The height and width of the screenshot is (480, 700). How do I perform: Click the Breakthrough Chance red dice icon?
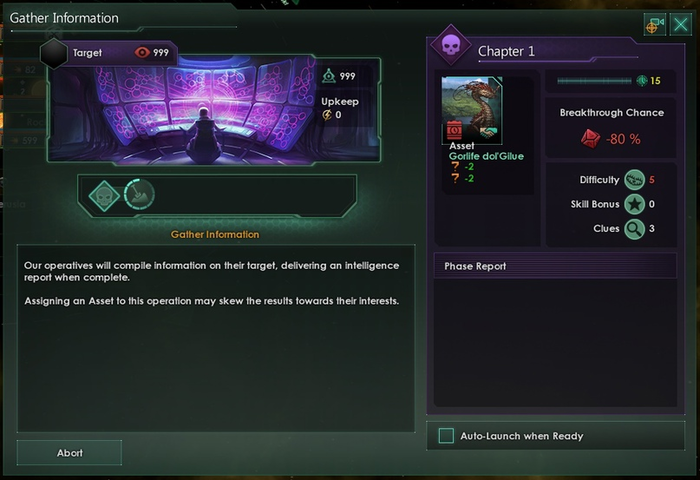point(590,139)
